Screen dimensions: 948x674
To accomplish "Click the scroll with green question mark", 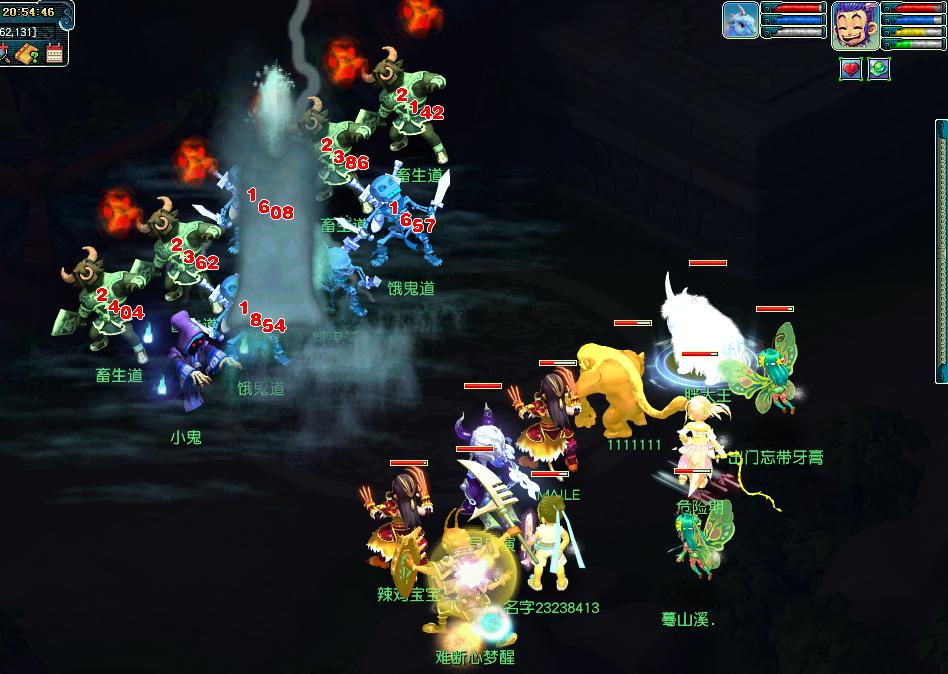I will point(26,53).
